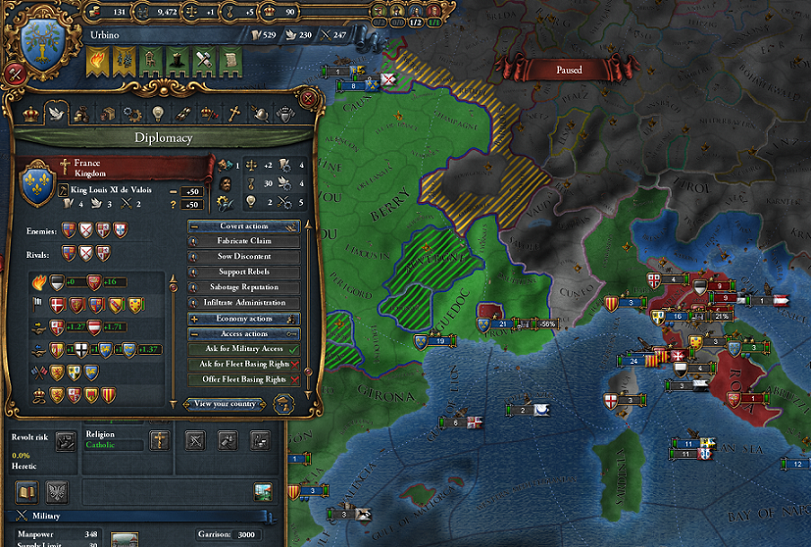Close the Diplomacy window
This screenshot has height=547, width=811.
pyautogui.click(x=309, y=99)
